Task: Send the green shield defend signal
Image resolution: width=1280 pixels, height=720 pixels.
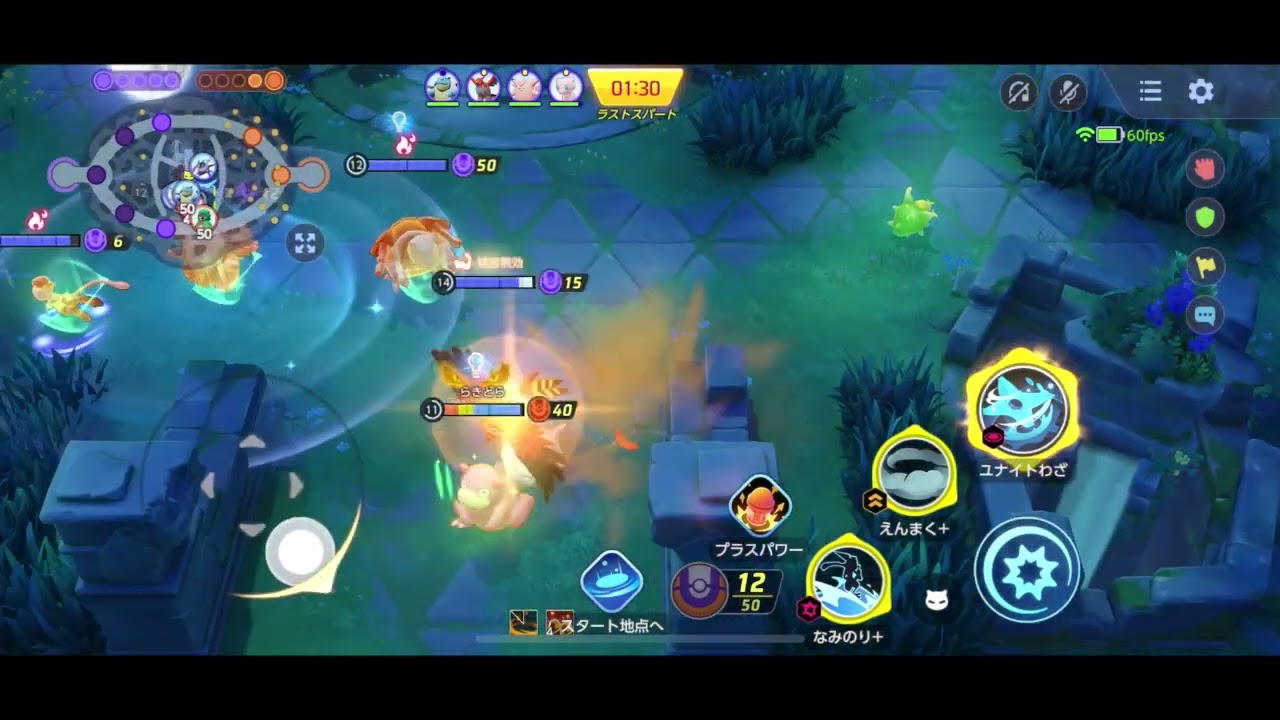Action: tap(1205, 216)
